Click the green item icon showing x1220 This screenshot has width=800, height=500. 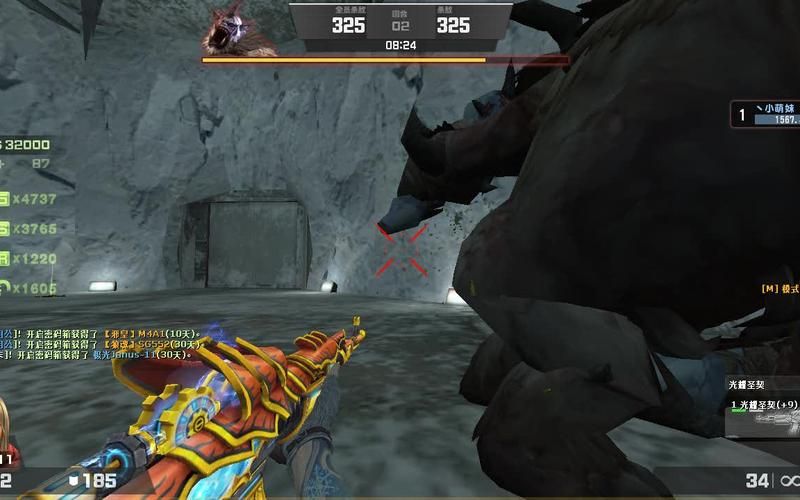point(4,258)
